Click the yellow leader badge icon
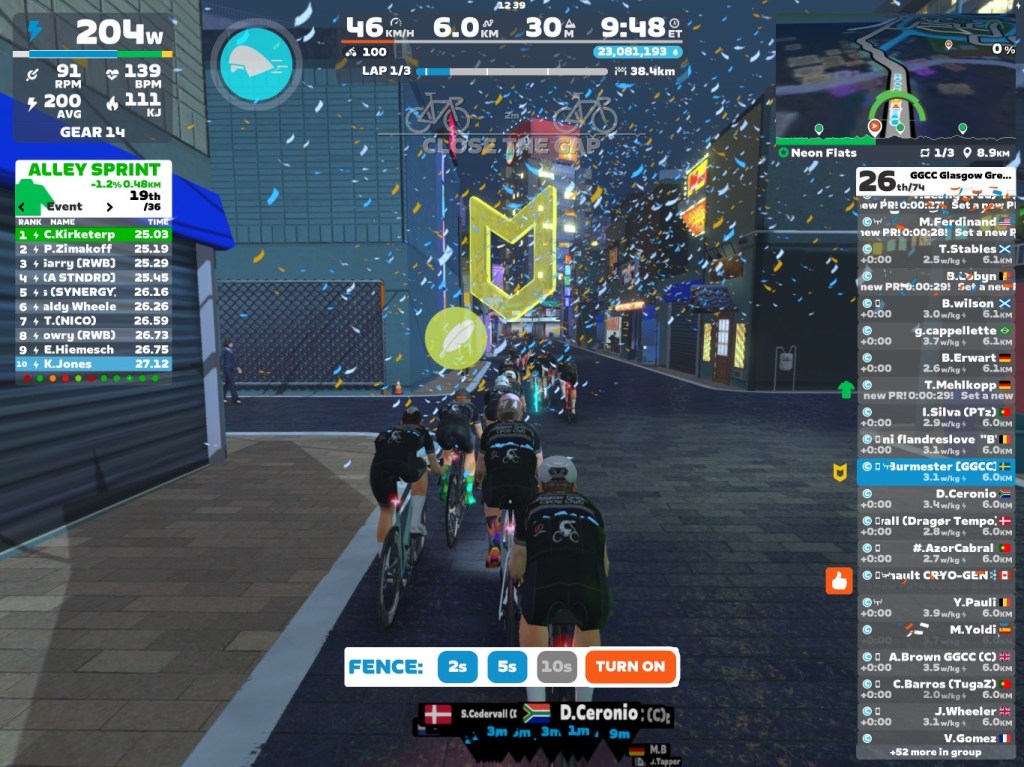Screen dimensions: 1024x767 [x=841, y=472]
